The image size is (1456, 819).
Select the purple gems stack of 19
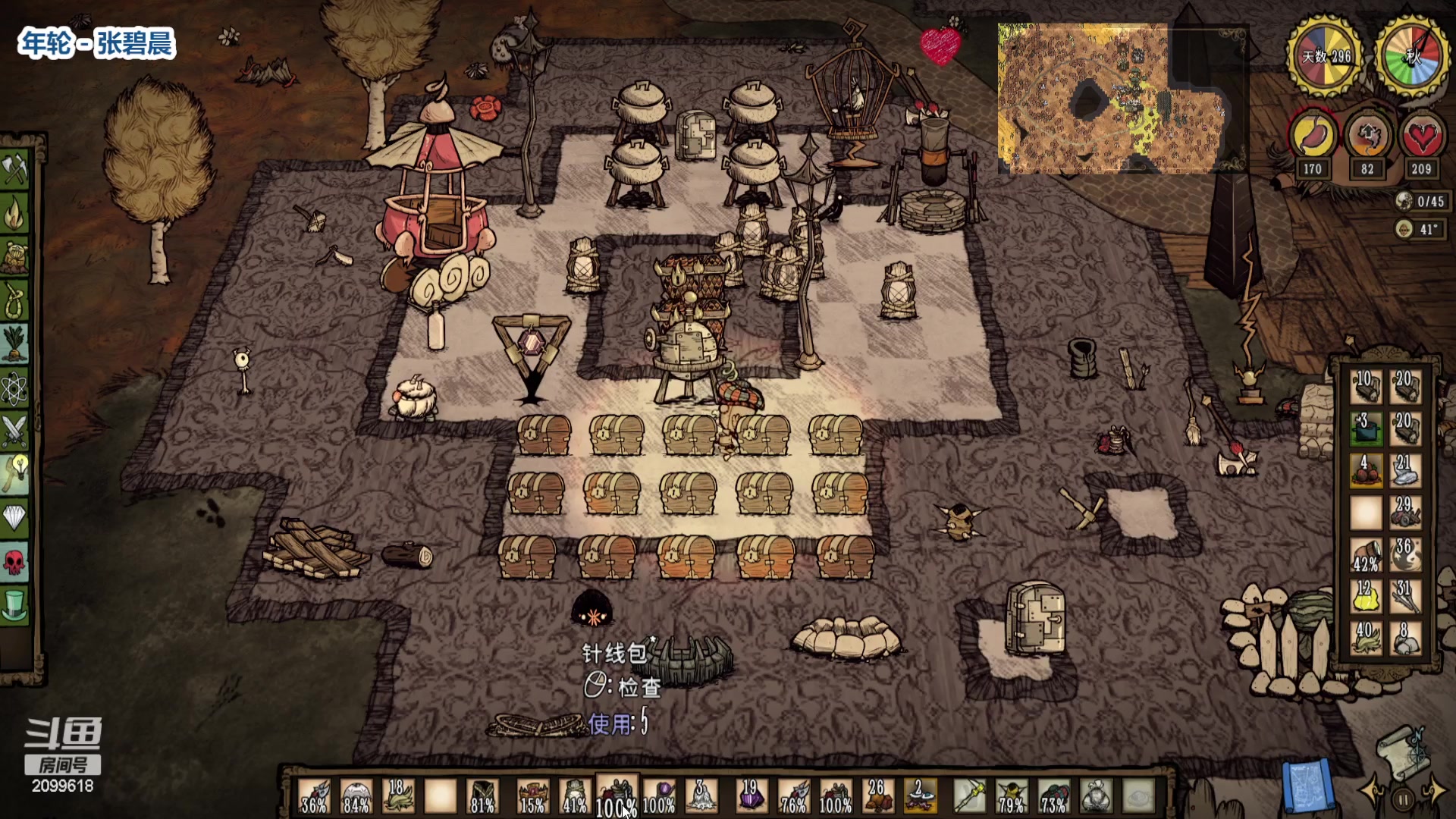(x=751, y=796)
